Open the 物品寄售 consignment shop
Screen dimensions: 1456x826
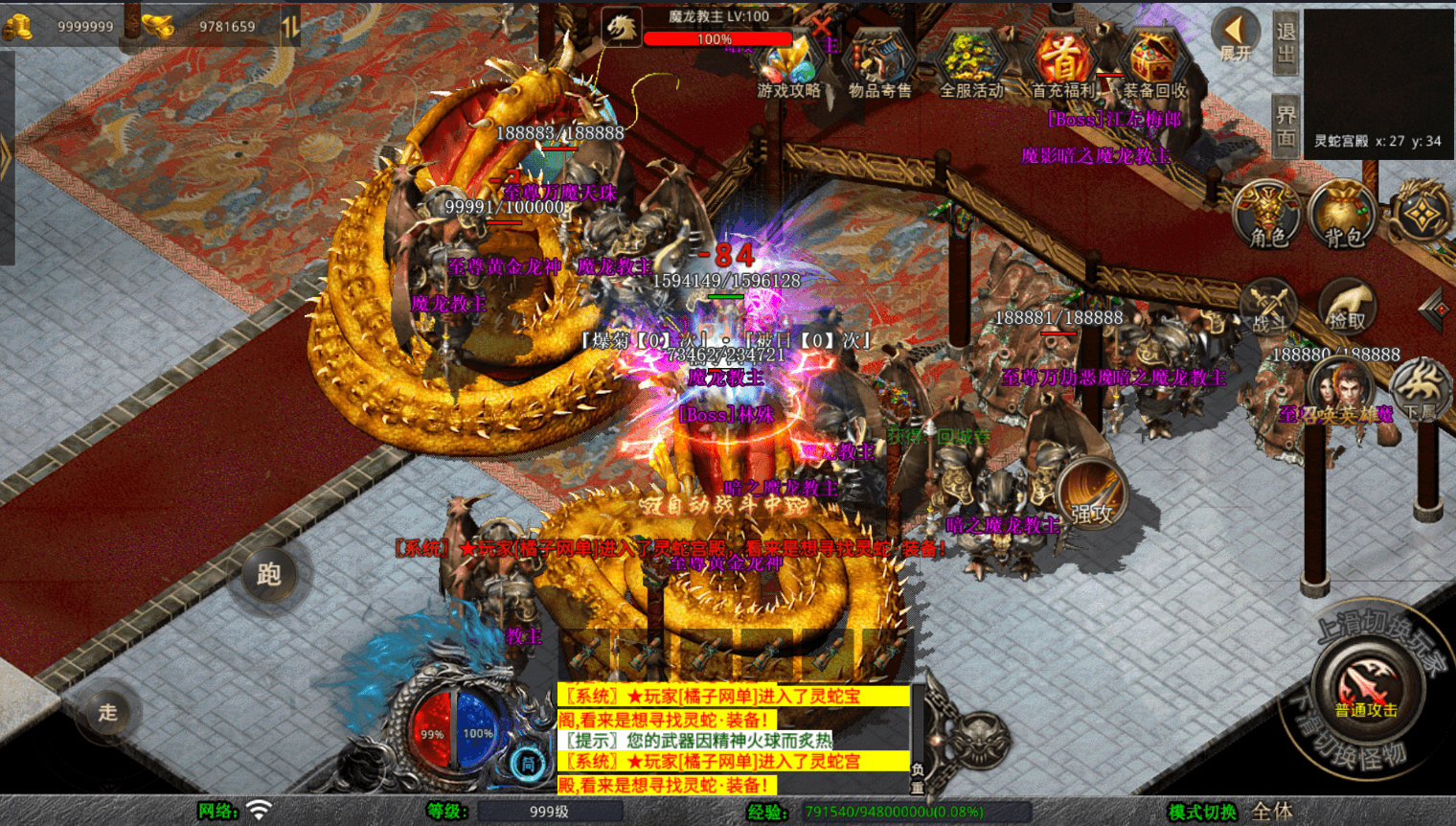click(879, 65)
